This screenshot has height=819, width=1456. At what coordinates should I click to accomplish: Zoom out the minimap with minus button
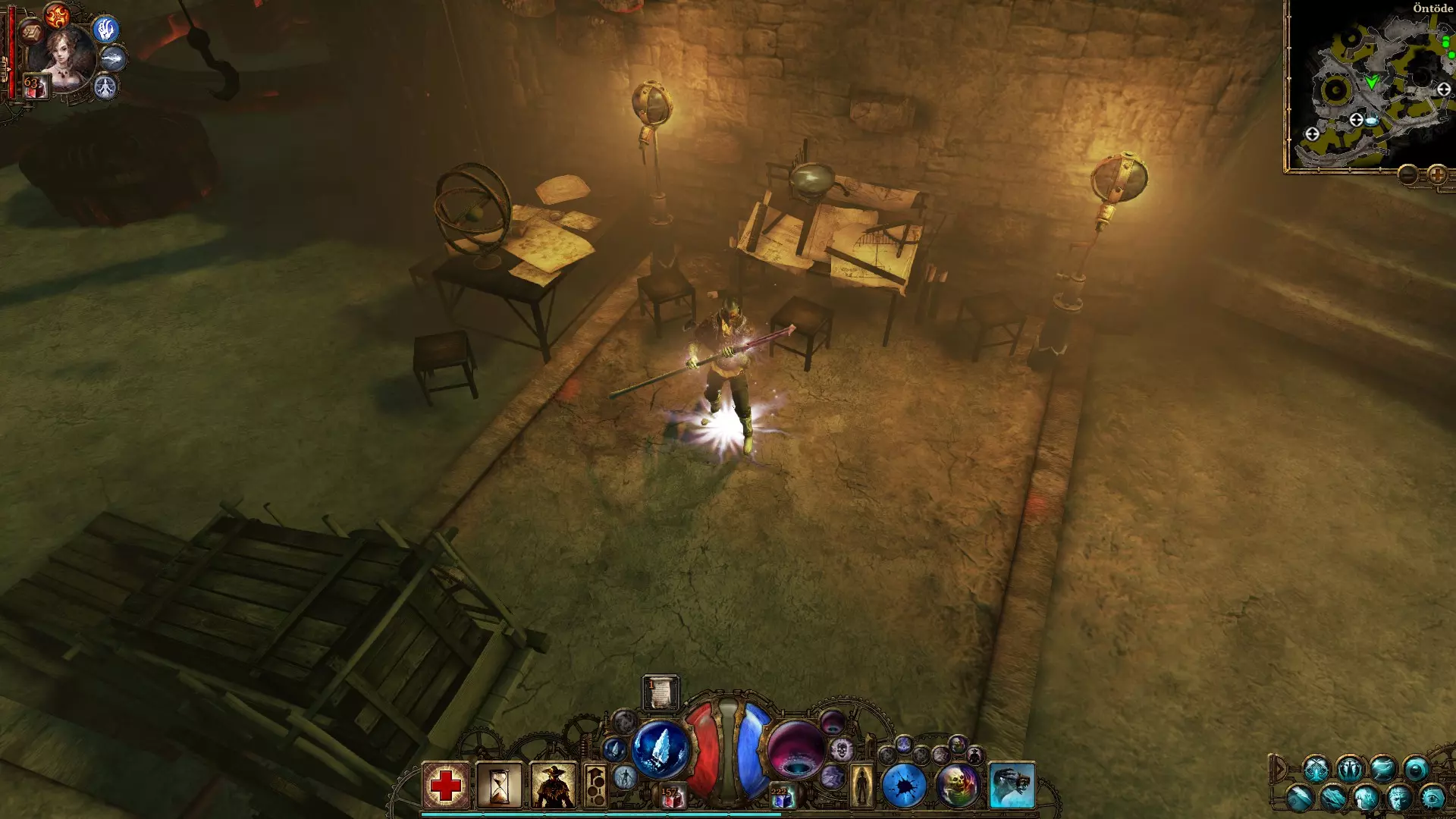[1408, 176]
